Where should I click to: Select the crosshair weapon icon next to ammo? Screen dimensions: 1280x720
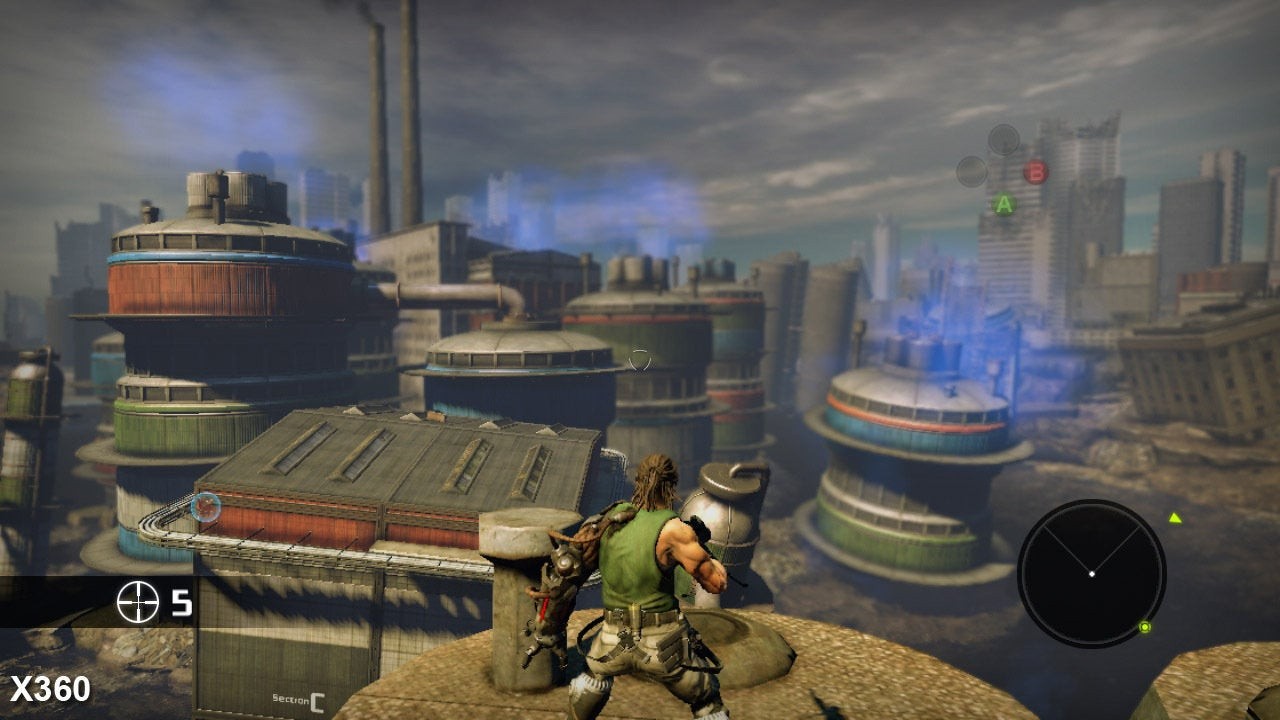(x=138, y=602)
